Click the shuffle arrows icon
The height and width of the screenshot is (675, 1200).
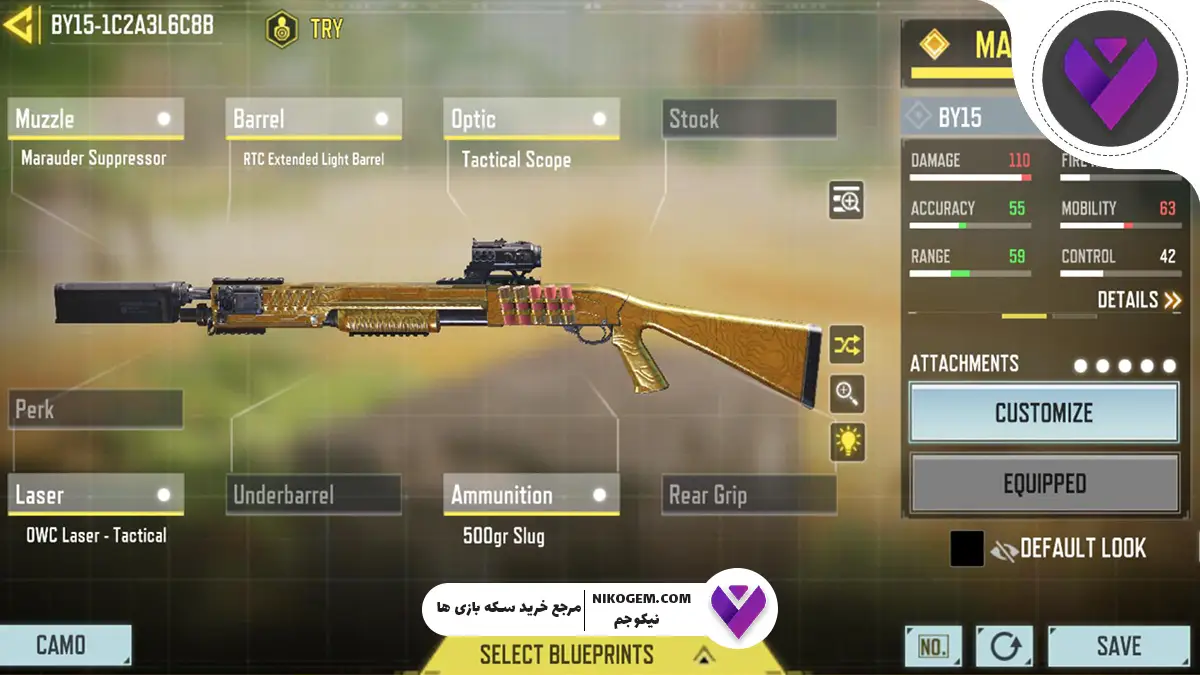click(847, 345)
